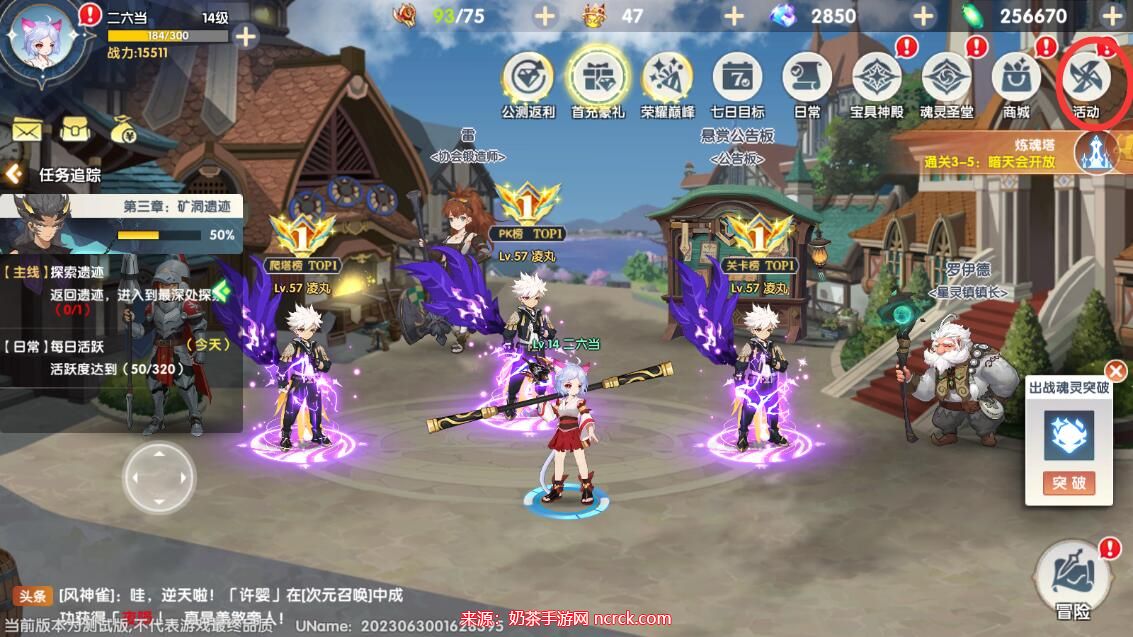Open the 七日目标 seven-day goals
Image resolution: width=1133 pixels, height=637 pixels.
737,78
